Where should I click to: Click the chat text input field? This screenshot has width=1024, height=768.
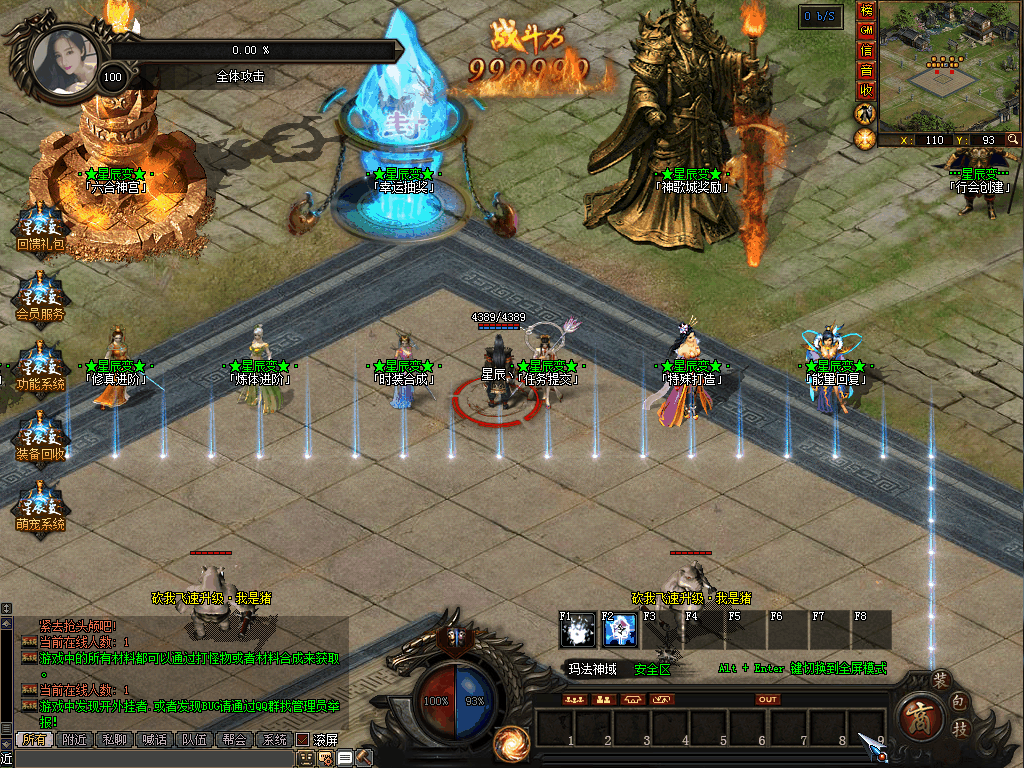pos(150,759)
